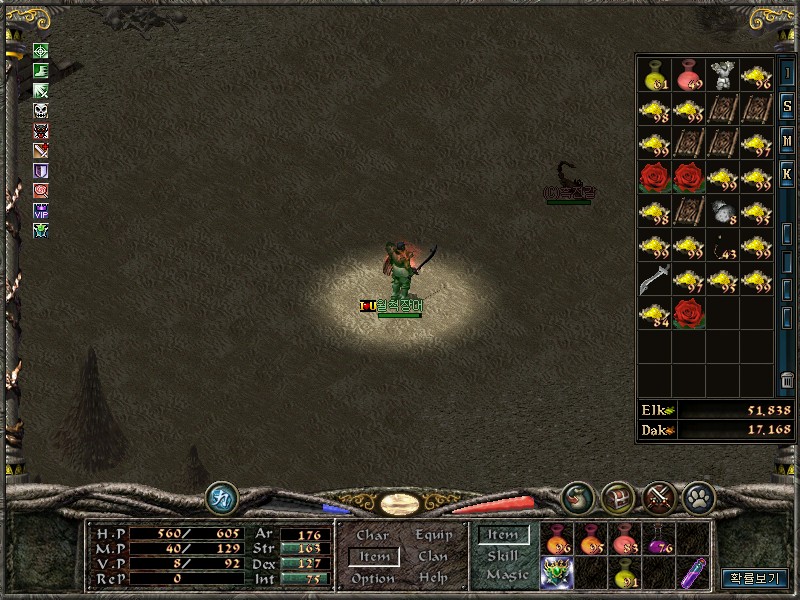The width and height of the screenshot is (800, 600).
Task: Select the curved sword in inventory
Action: [x=654, y=279]
